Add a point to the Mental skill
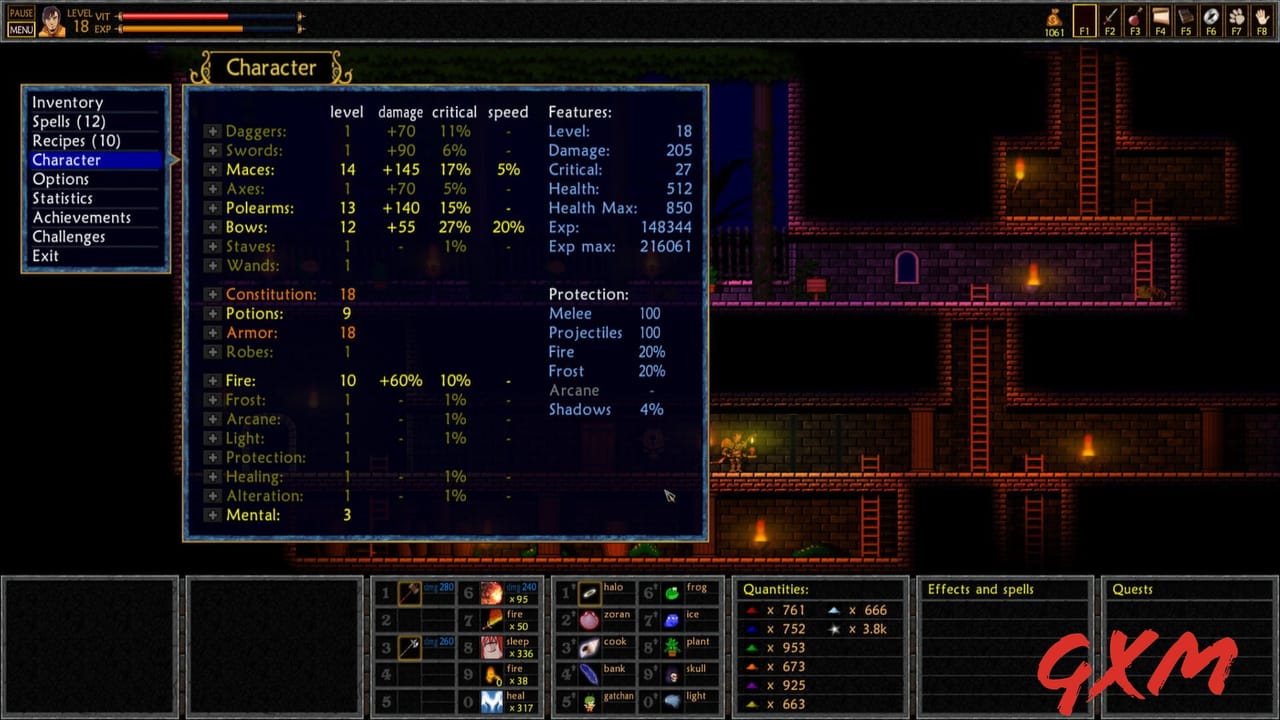1280x720 pixels. click(212, 515)
